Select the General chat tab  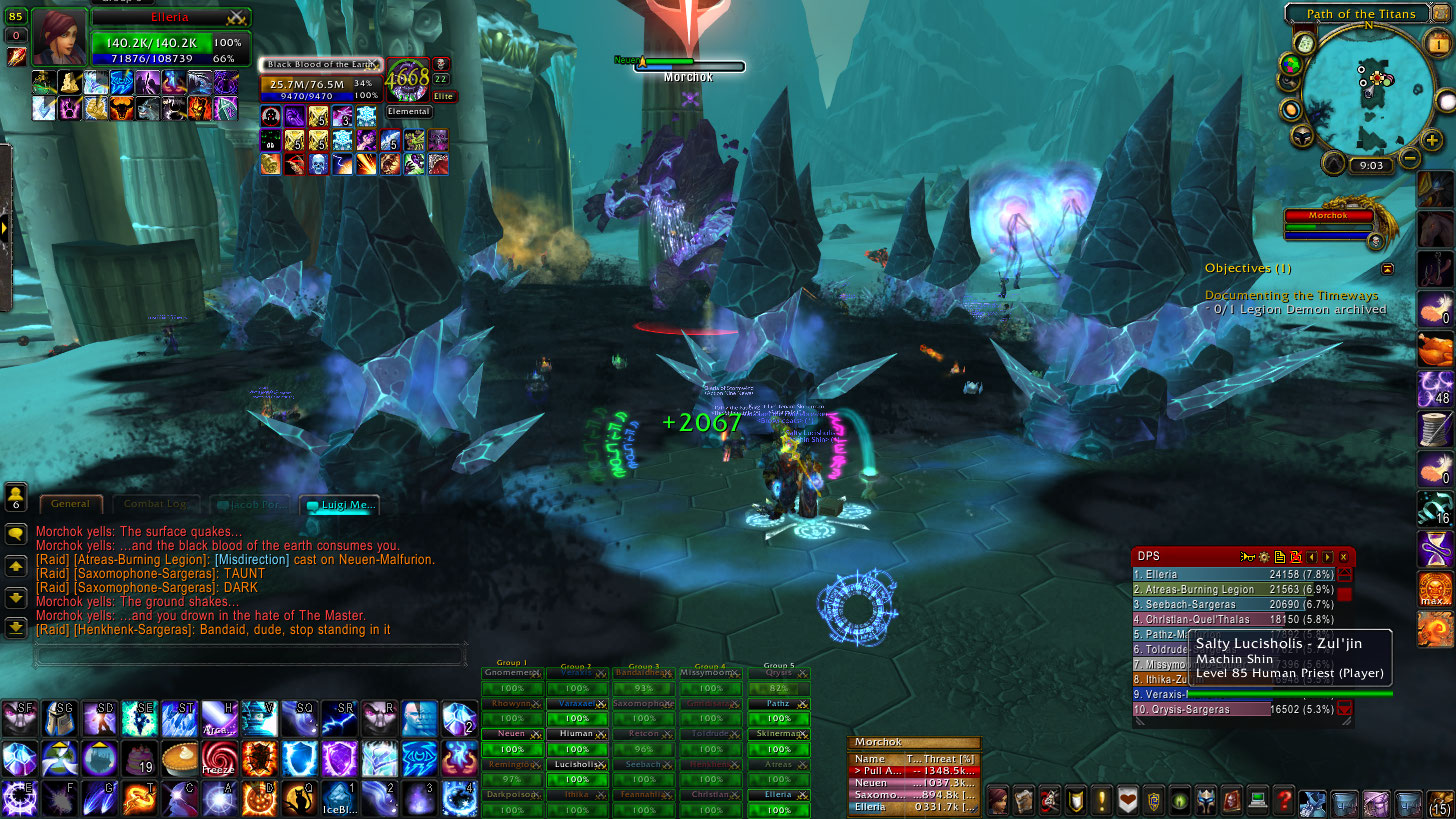[x=71, y=505]
